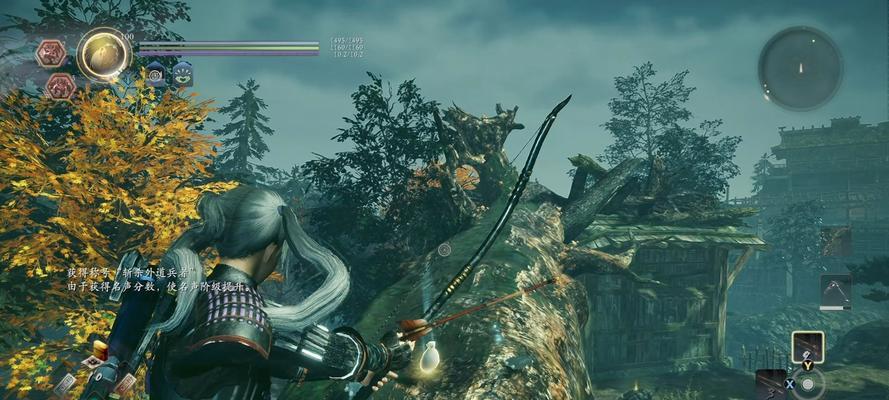This screenshot has height=400, width=889.
Task: Inspect the radiating eye status buff icon
Action: pyautogui.click(x=182, y=73)
